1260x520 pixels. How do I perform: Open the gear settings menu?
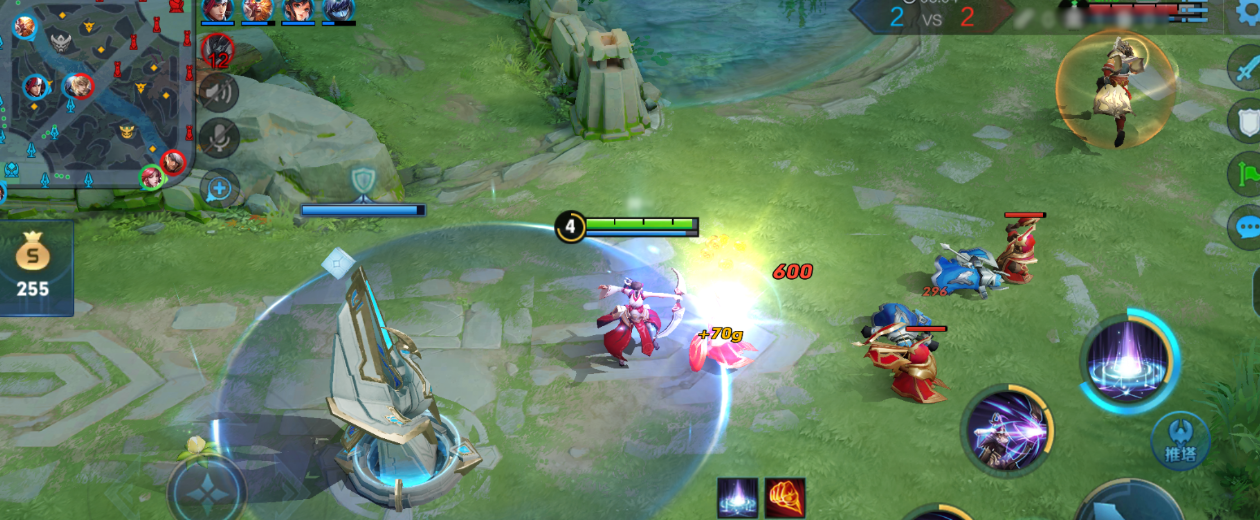1248,12
